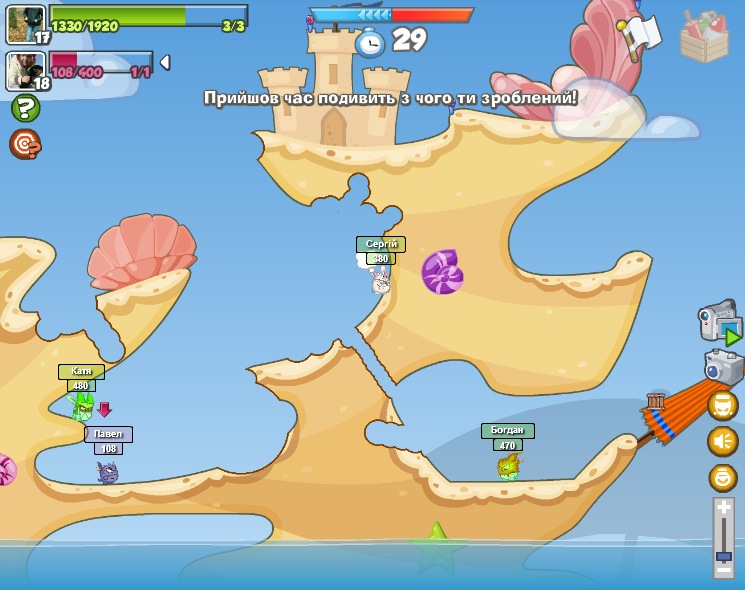Take a screenshot with the photo camera icon
Image resolution: width=745 pixels, height=590 pixels.
coord(723,367)
